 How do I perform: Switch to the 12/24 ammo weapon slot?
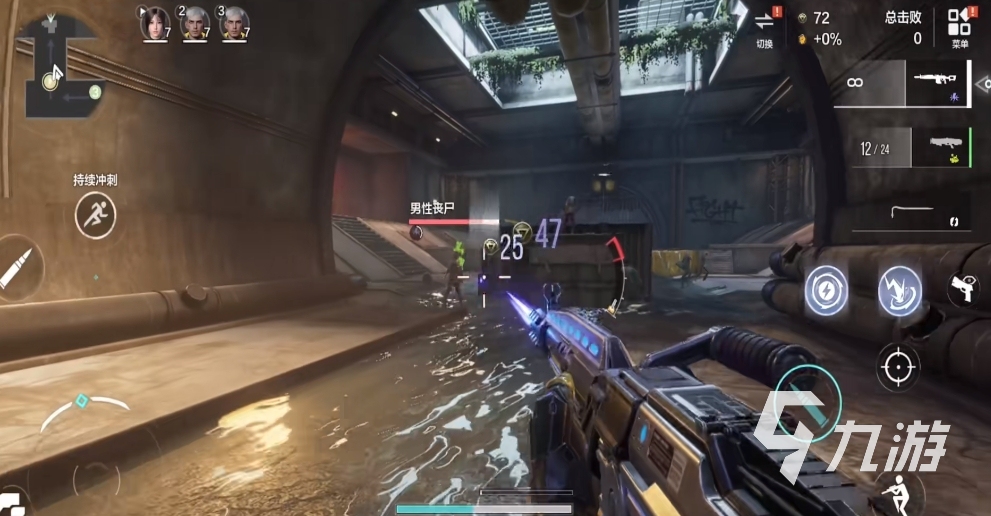click(898, 148)
